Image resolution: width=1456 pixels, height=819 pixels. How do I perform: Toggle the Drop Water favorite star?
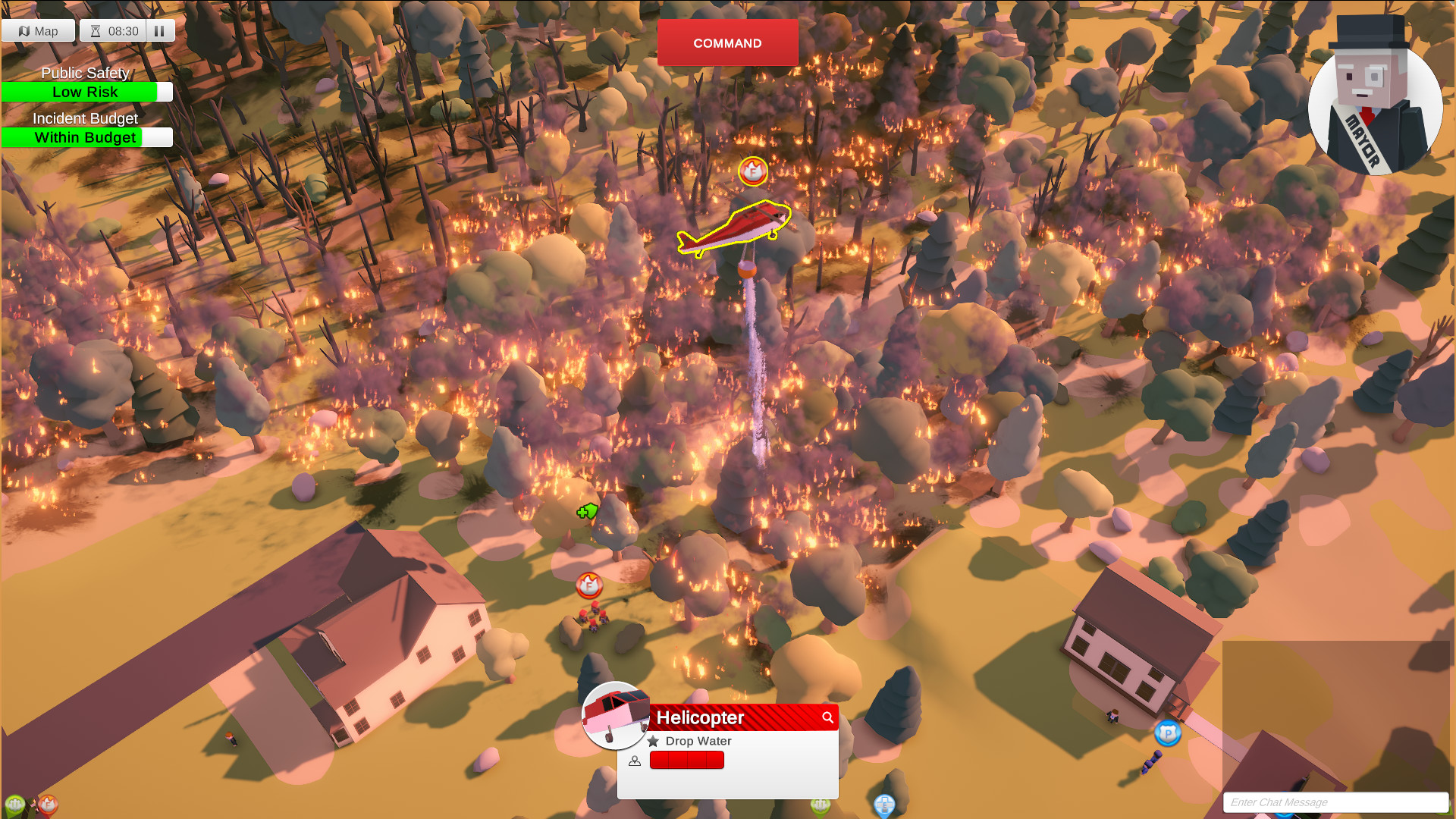pos(654,742)
